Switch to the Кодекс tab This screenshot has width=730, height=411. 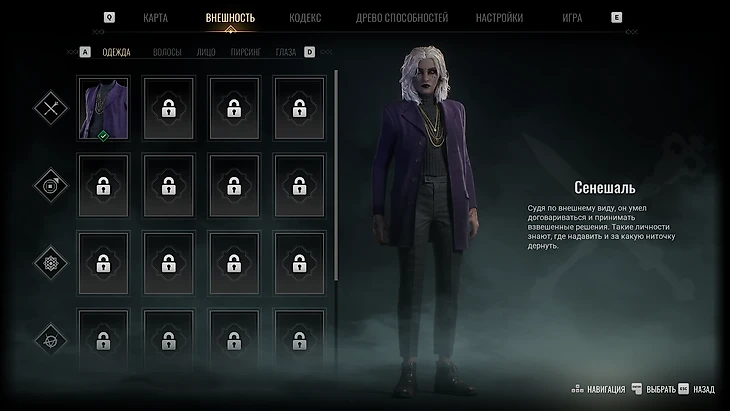coord(305,18)
